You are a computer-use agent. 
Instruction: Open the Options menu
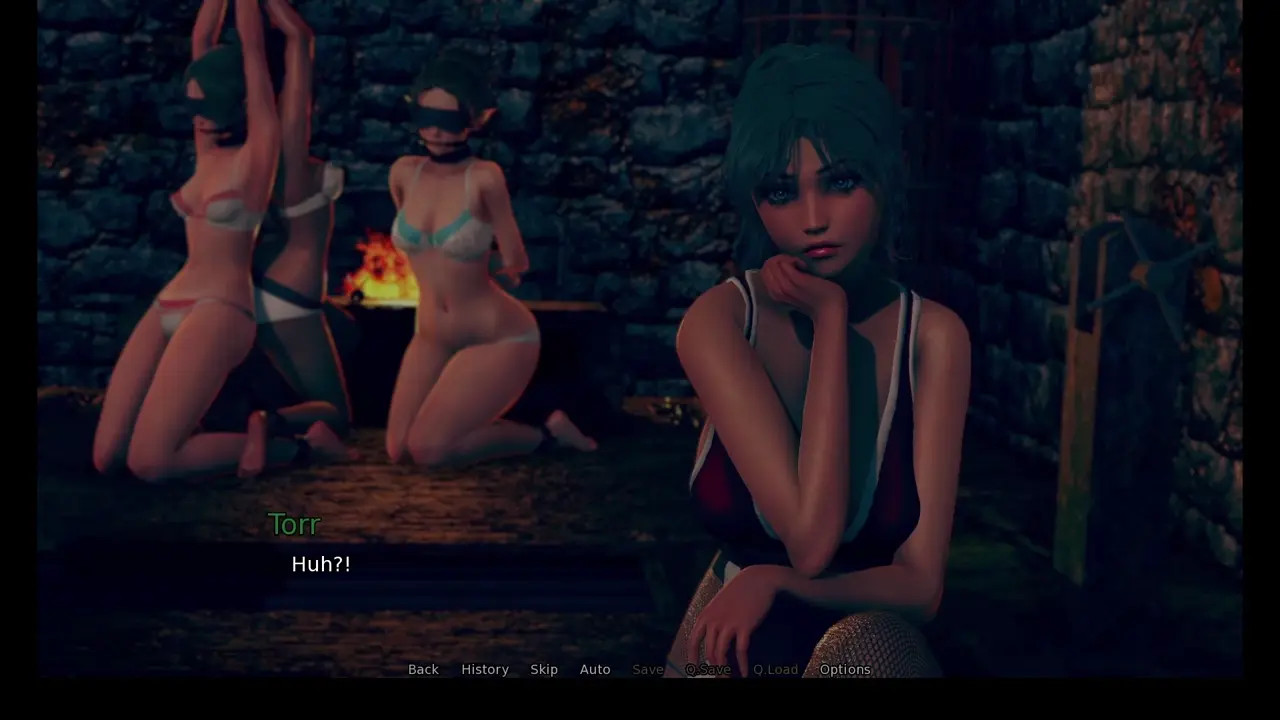pyautogui.click(x=845, y=669)
